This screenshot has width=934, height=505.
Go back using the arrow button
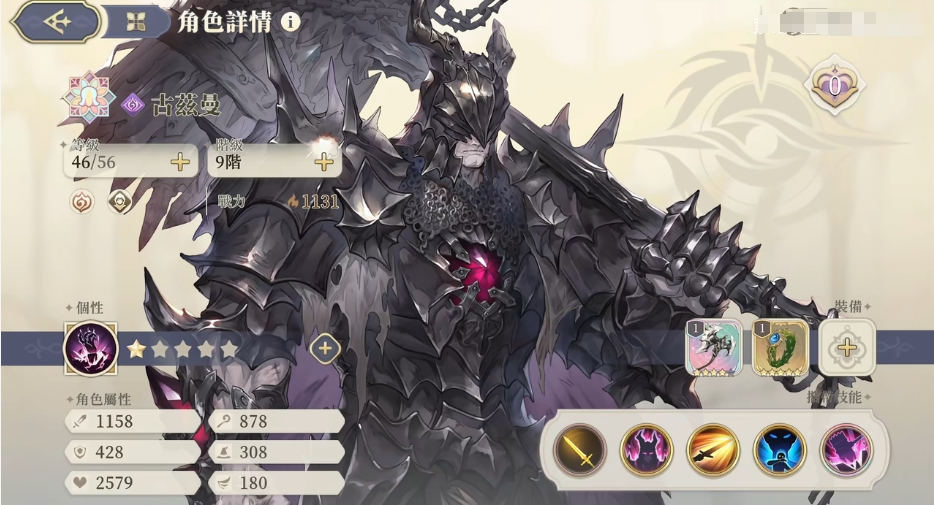(55, 21)
